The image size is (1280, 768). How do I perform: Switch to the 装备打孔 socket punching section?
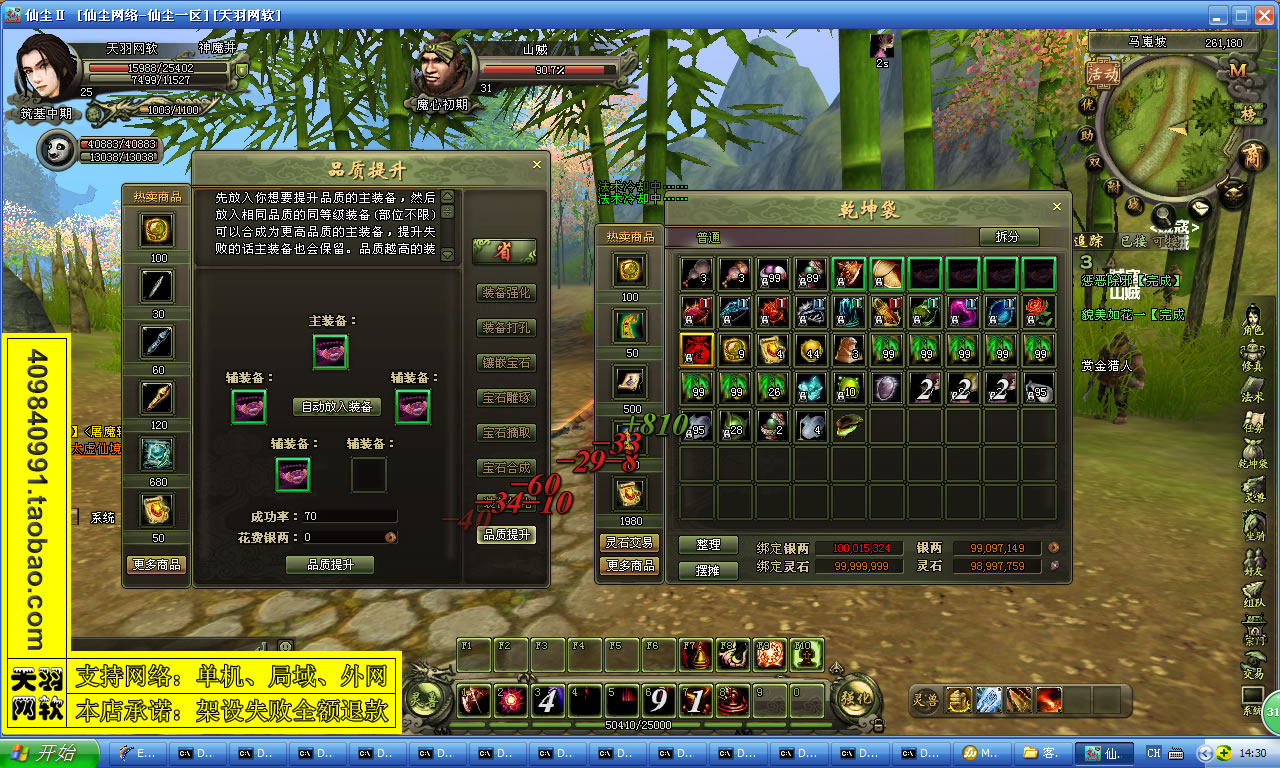(x=507, y=327)
